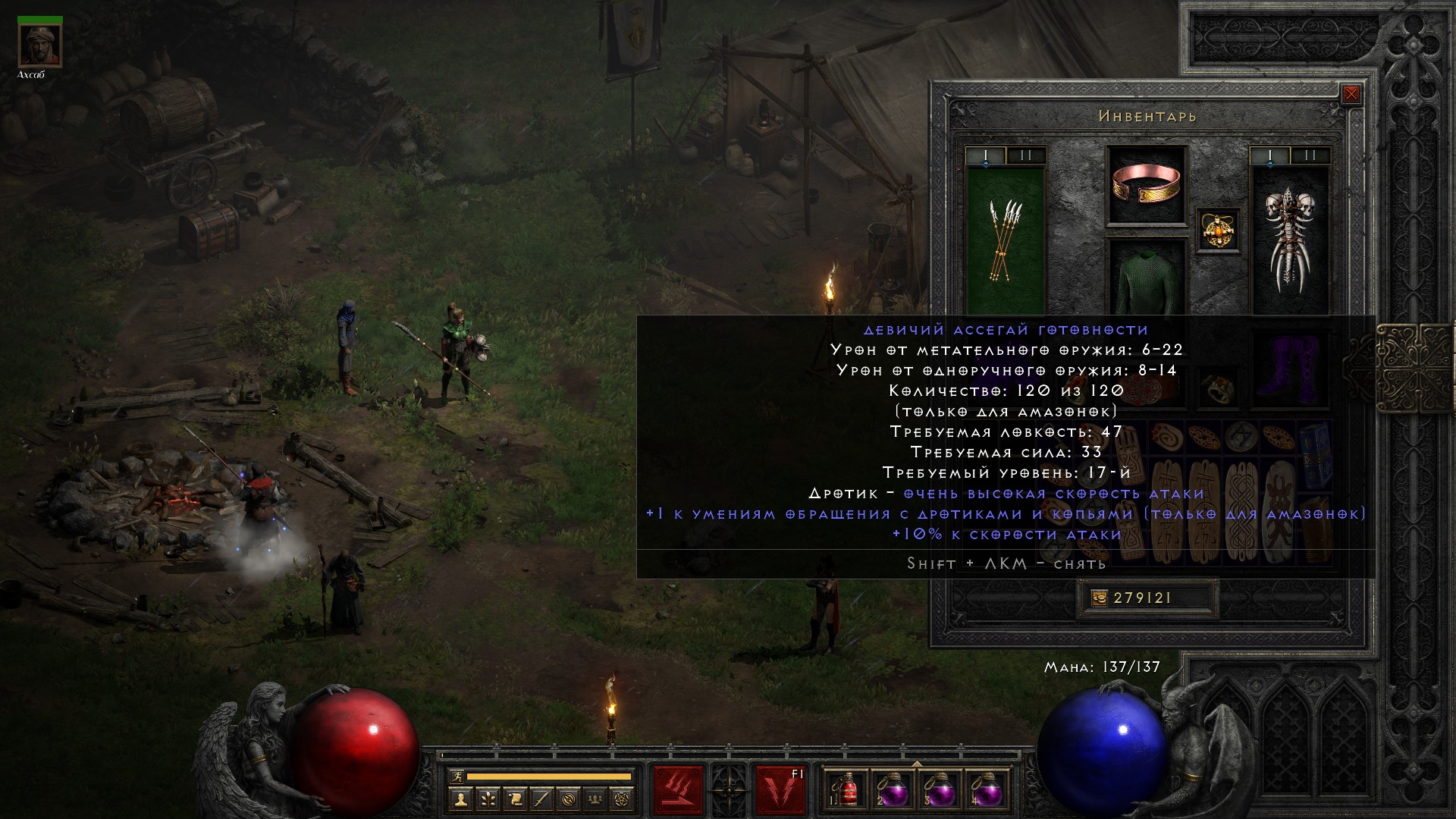The height and width of the screenshot is (819, 1456).
Task: Use the purple potion in belt slot 4
Action: pyautogui.click(x=986, y=790)
